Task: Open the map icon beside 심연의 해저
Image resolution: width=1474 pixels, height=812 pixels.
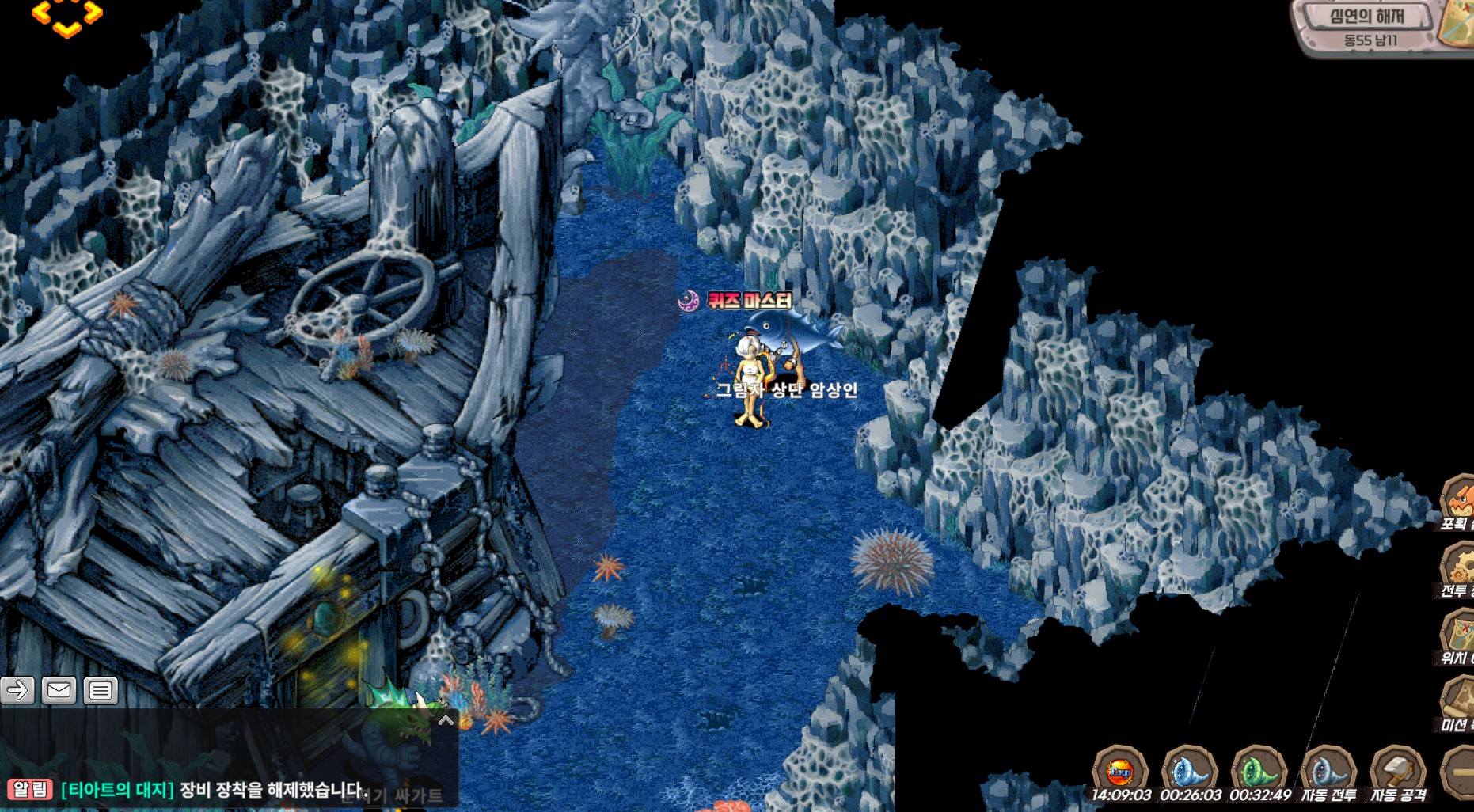Action: tap(1457, 22)
